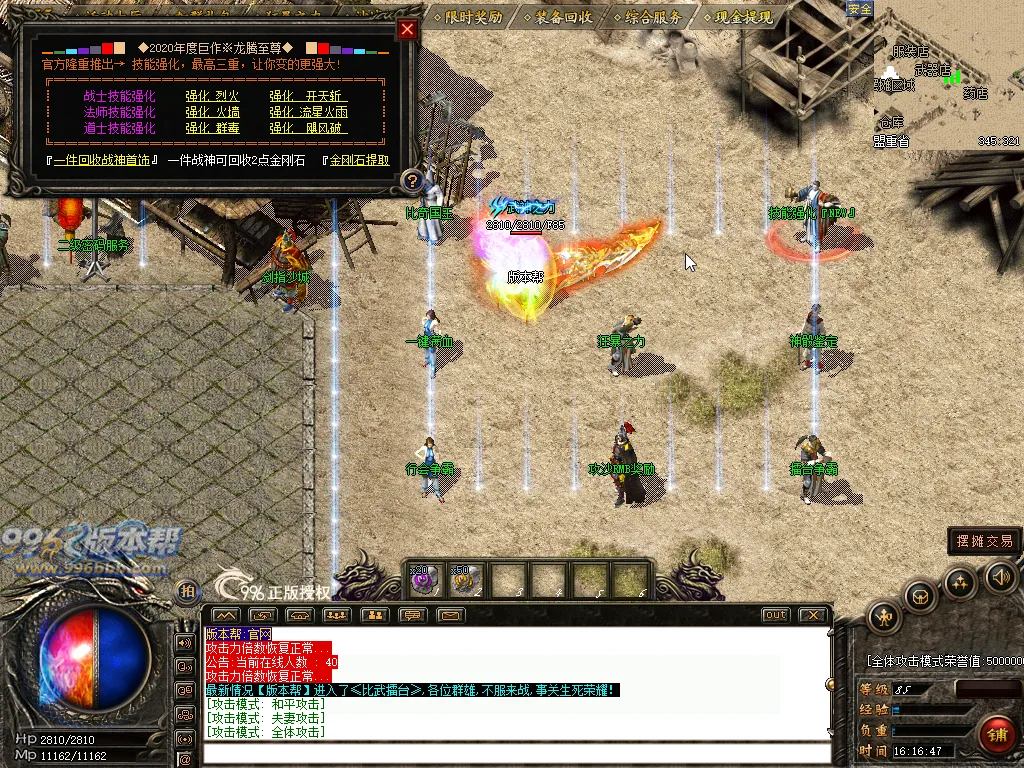Viewport: 1024px width, 768px height.
Task: Click 一件回收战神首饰 recycle link
Action: [x=105, y=160]
